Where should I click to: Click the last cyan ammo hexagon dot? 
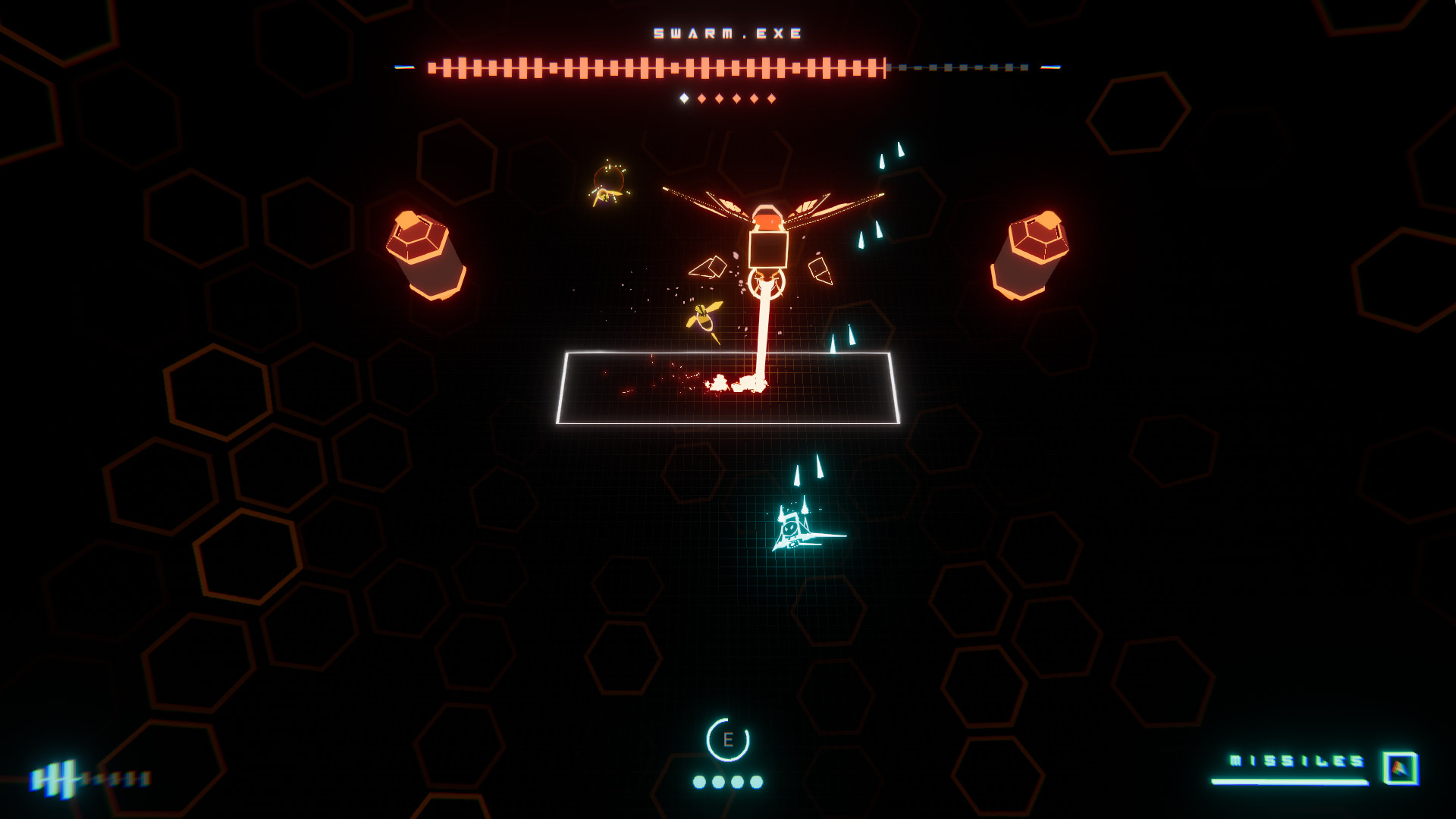[x=755, y=782]
